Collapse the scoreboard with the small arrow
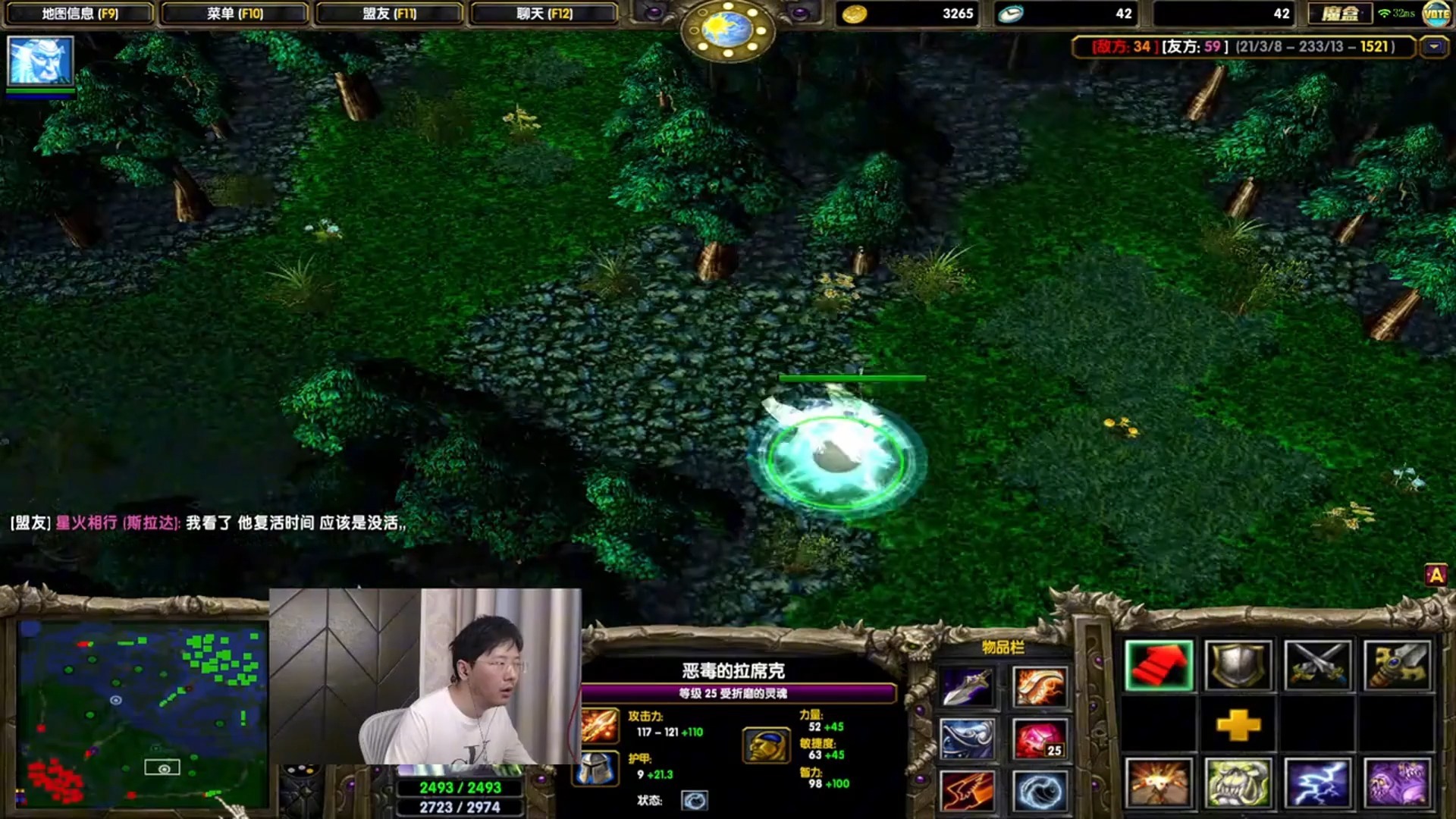 coord(1437,47)
